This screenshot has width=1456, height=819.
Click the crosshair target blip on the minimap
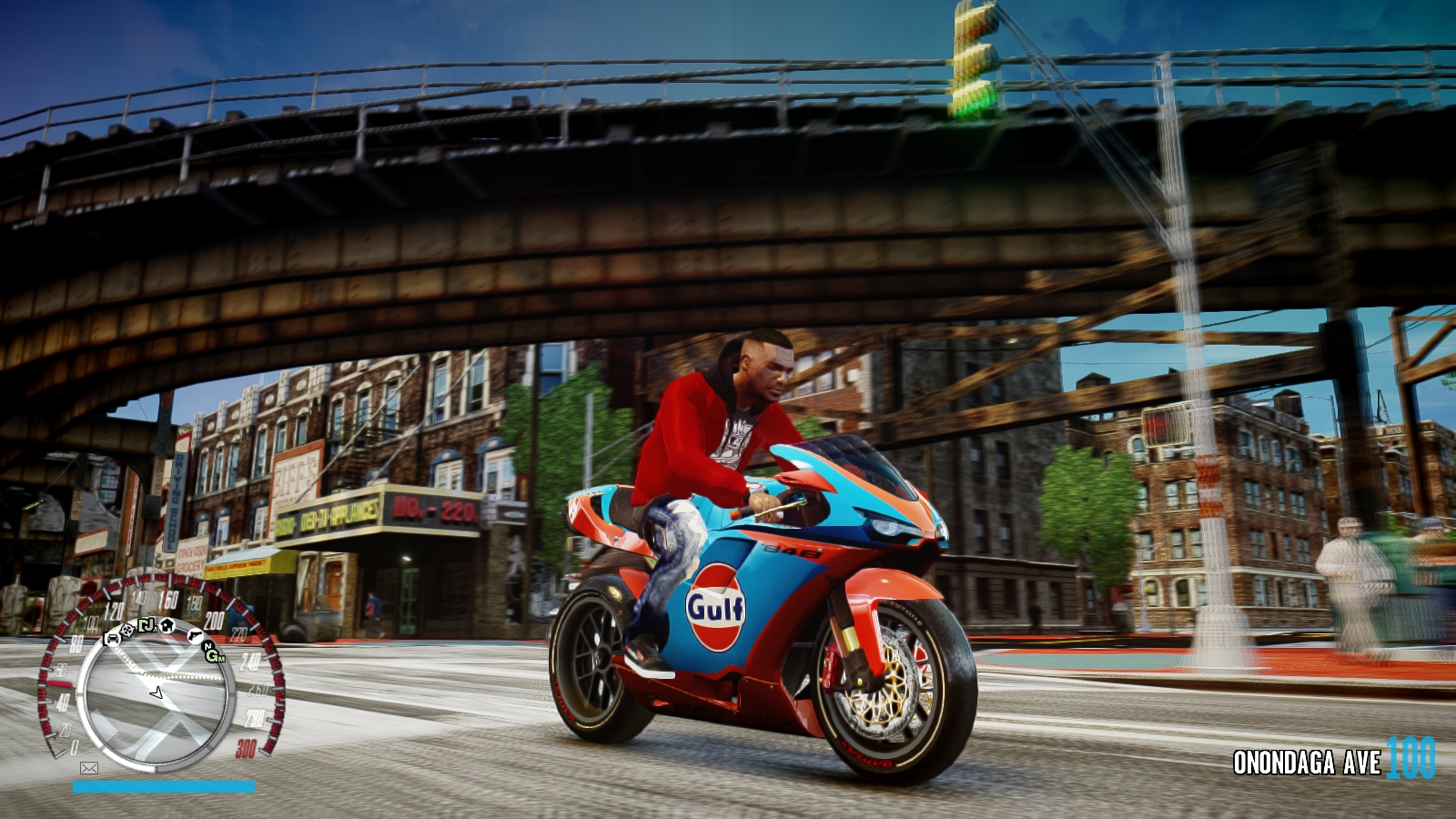(128, 629)
